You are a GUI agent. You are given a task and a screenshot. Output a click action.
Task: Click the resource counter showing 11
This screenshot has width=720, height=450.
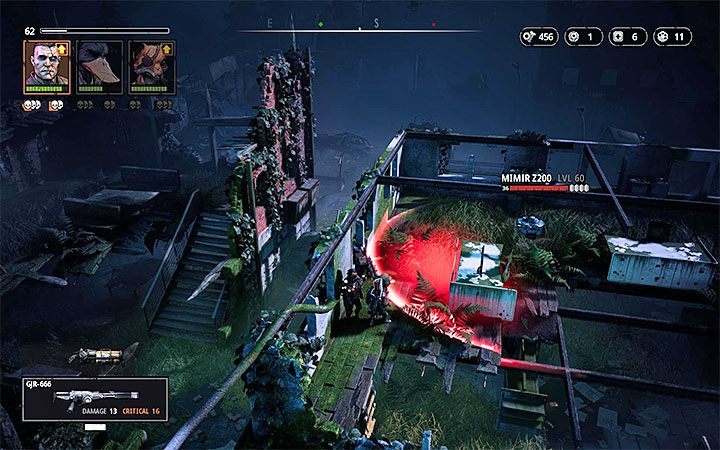672,37
